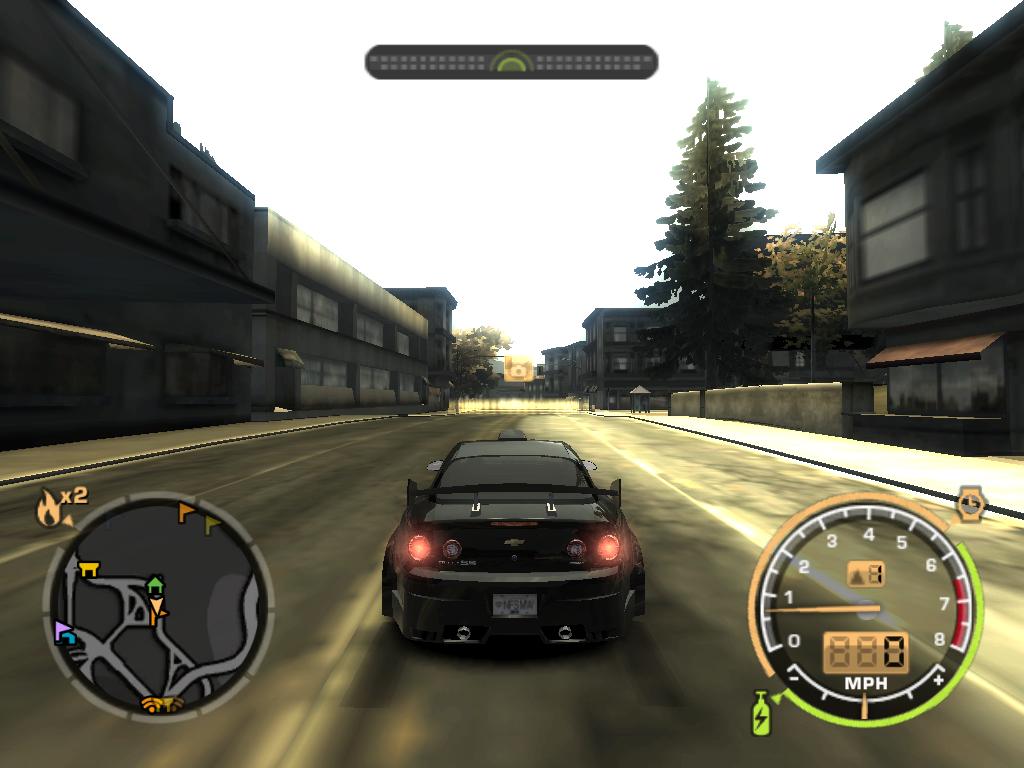Image resolution: width=1024 pixels, height=768 pixels.
Task: Activate the Speedbreaker stopwatch icon
Action: point(970,503)
